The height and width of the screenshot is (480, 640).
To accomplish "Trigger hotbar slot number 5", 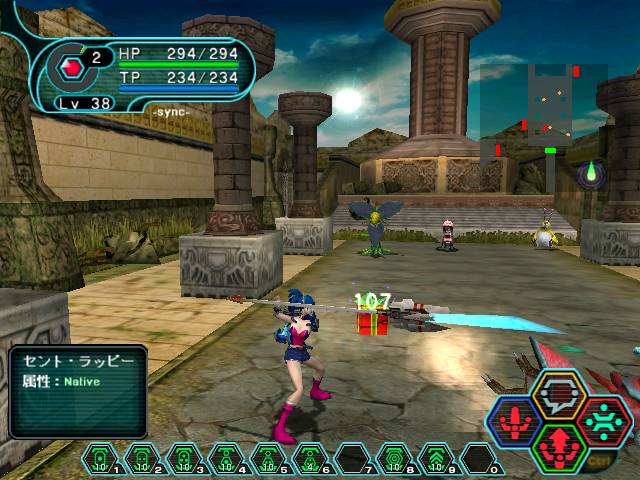I will tap(267, 460).
